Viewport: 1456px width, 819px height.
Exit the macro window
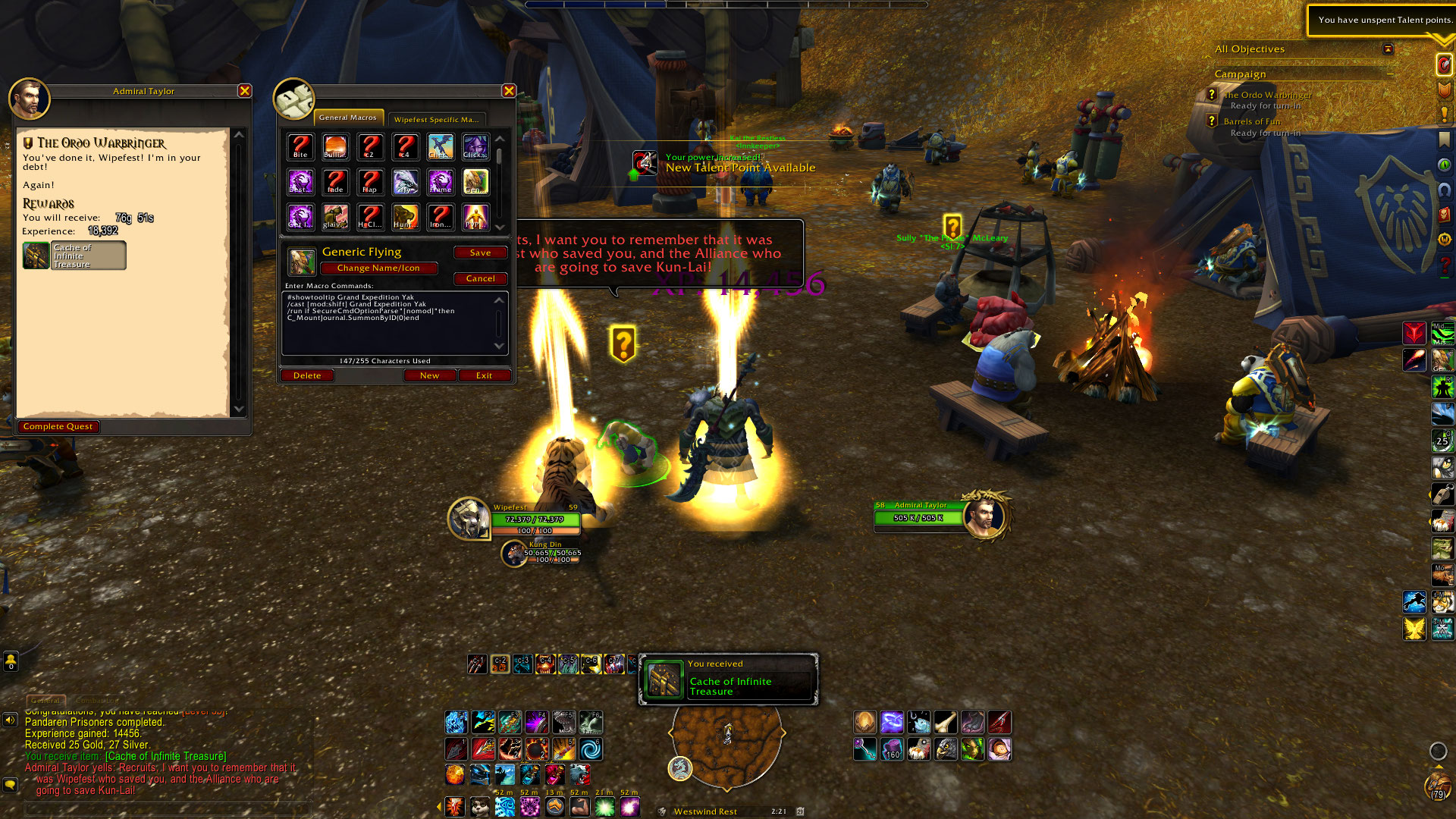484,375
